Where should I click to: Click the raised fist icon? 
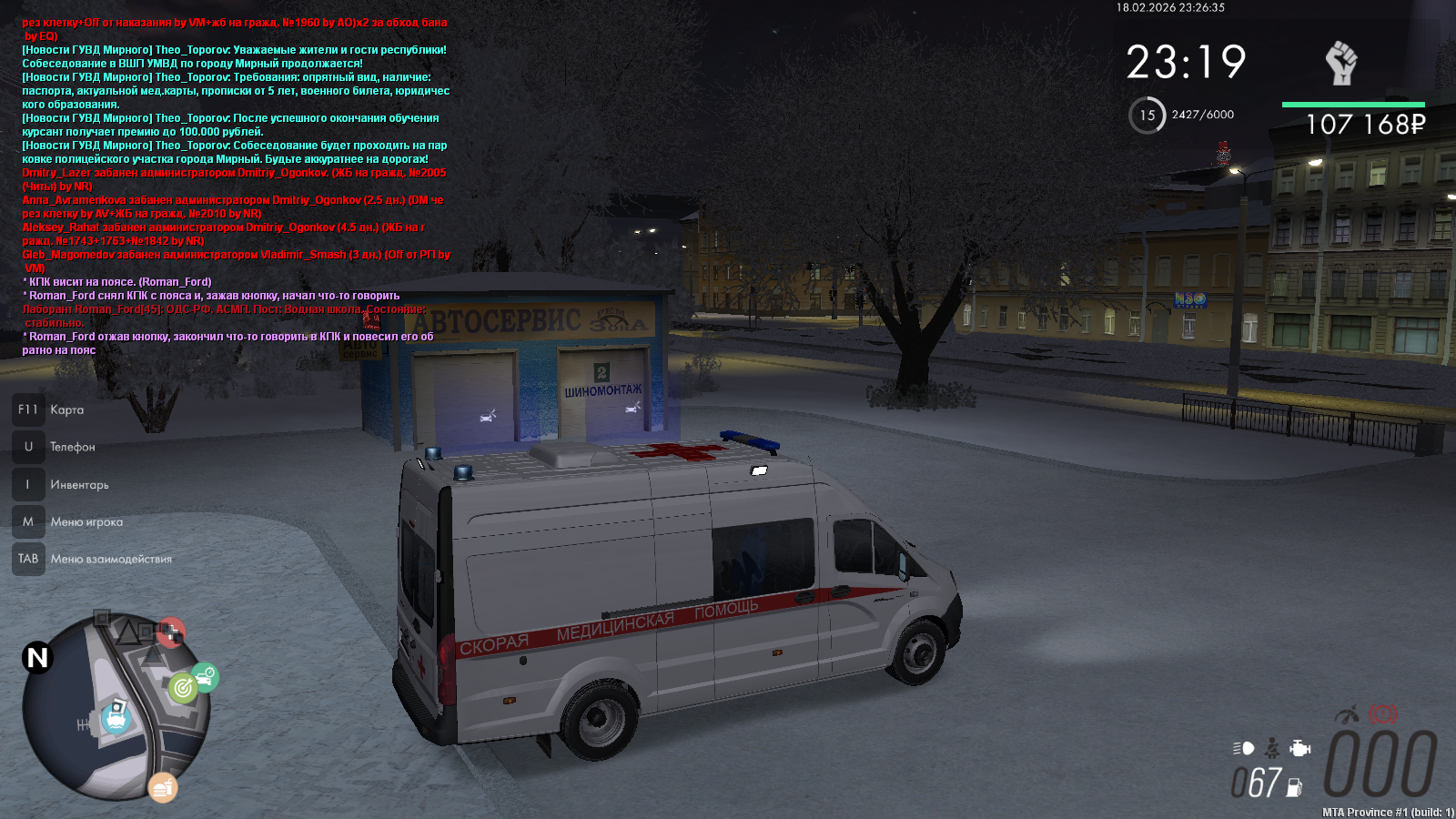pyautogui.click(x=1340, y=64)
